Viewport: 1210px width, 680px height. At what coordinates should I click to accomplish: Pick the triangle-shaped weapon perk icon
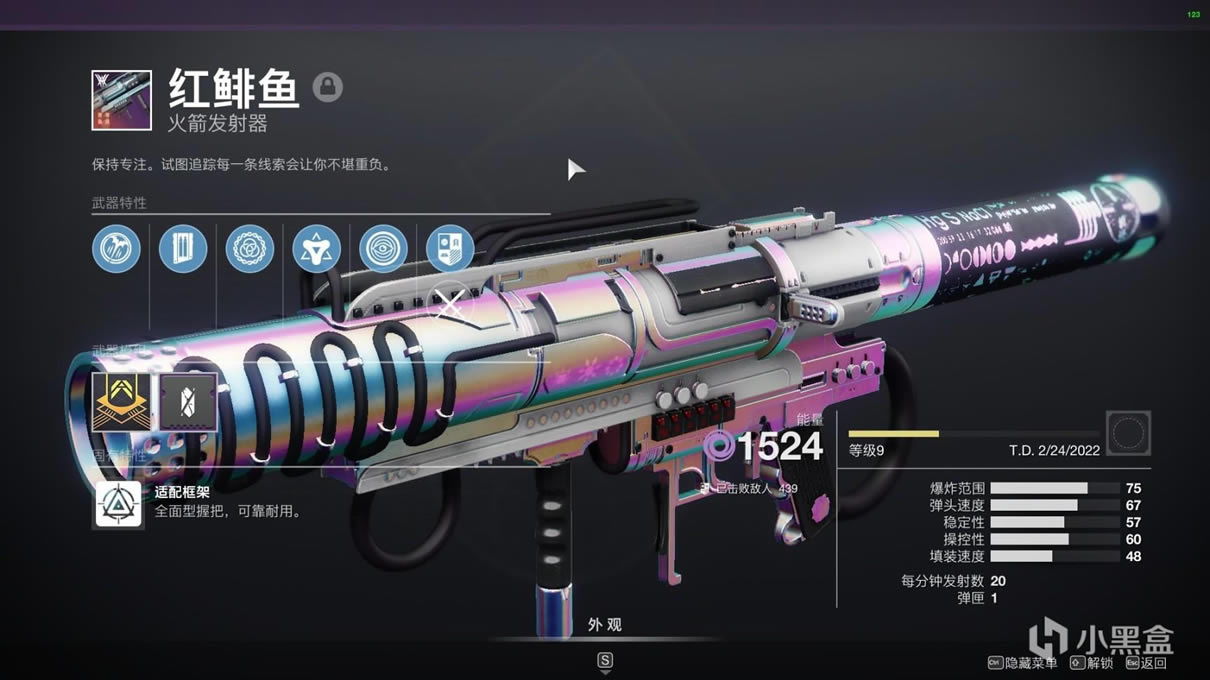(316, 249)
